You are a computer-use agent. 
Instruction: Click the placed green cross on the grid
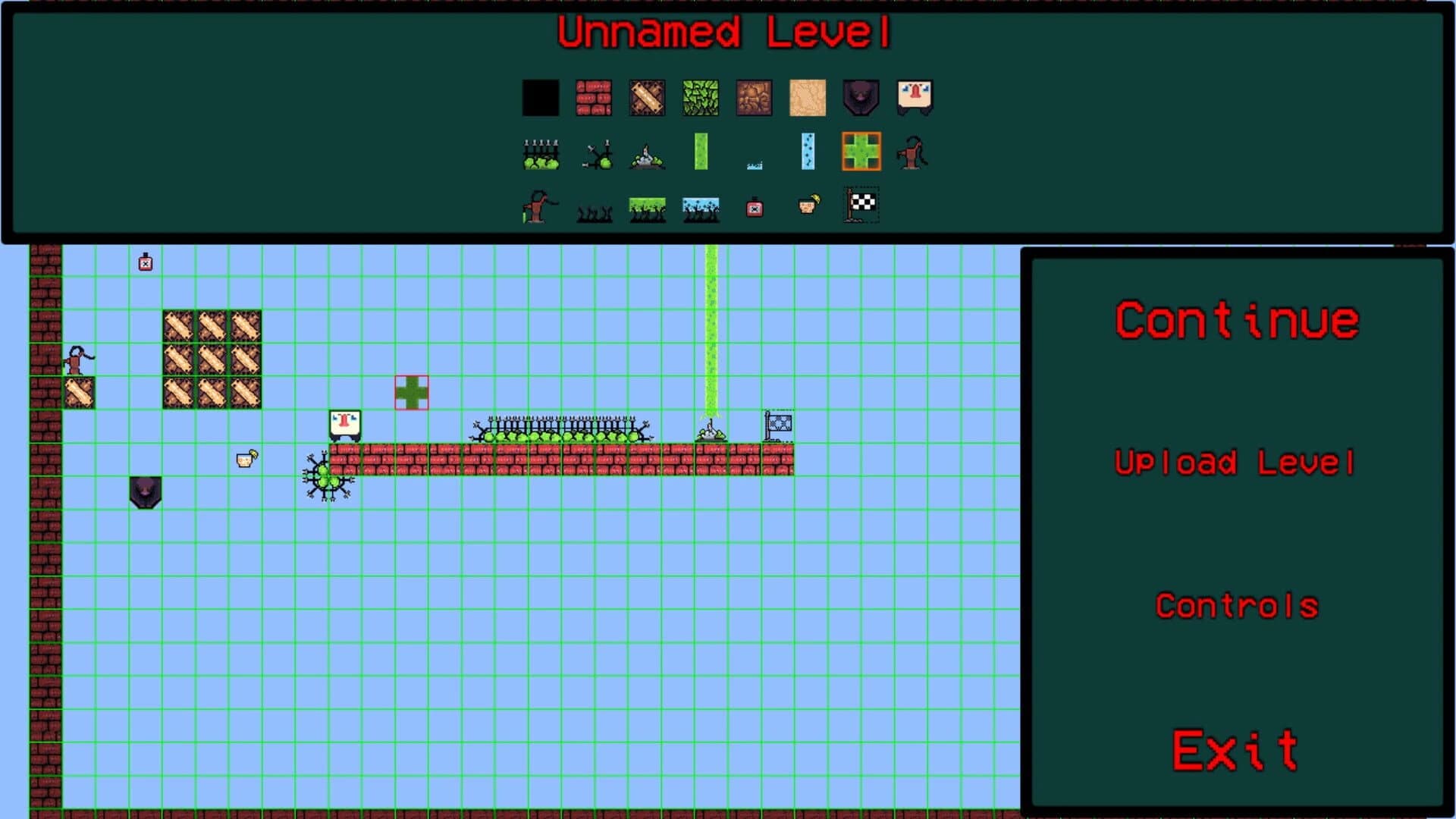coord(411,392)
